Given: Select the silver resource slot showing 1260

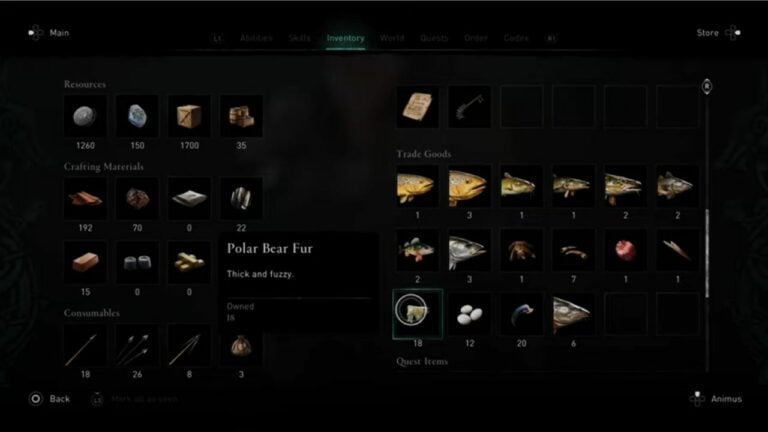Looking at the screenshot, I should [x=84, y=116].
